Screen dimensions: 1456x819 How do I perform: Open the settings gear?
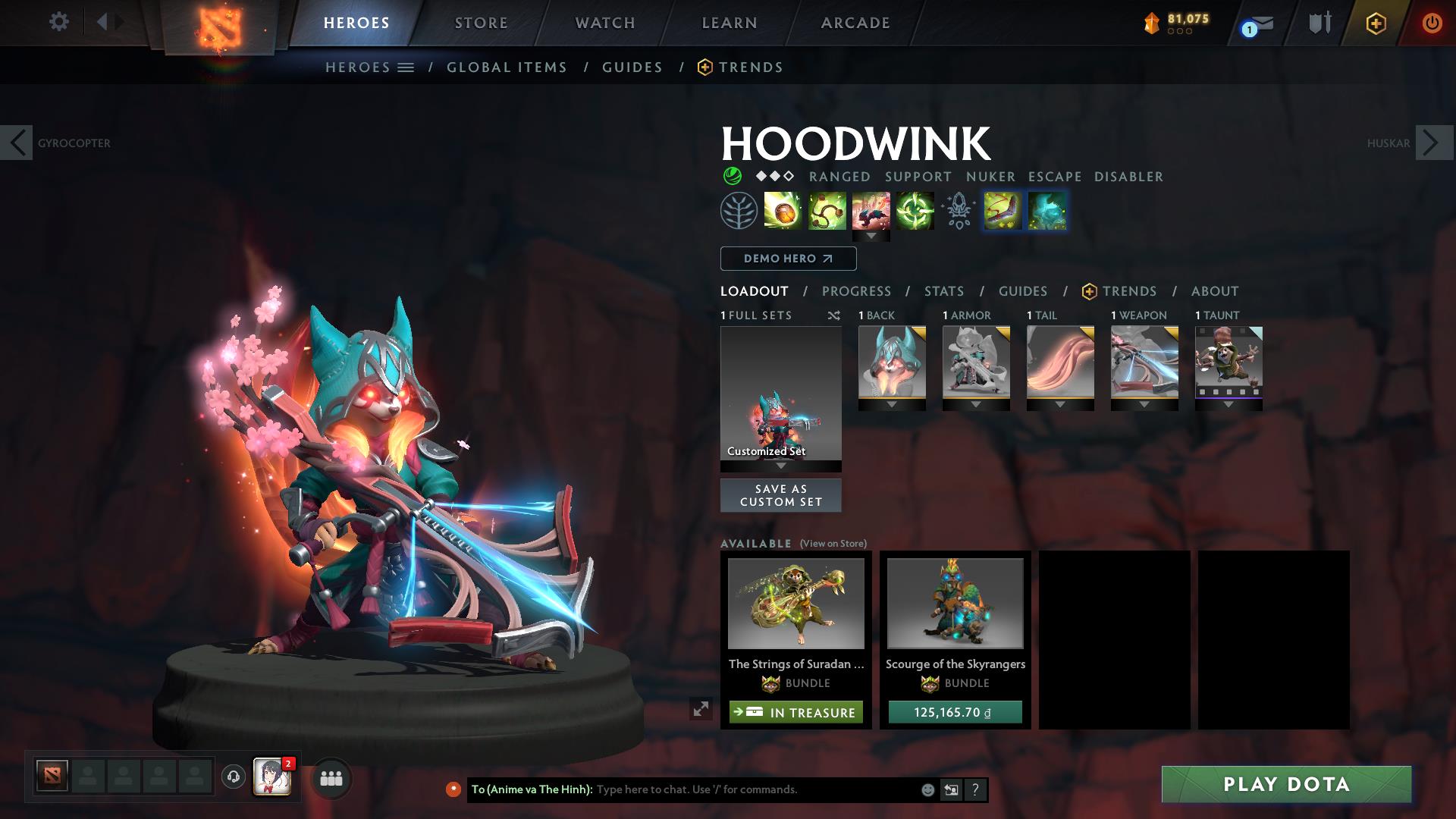tap(59, 22)
